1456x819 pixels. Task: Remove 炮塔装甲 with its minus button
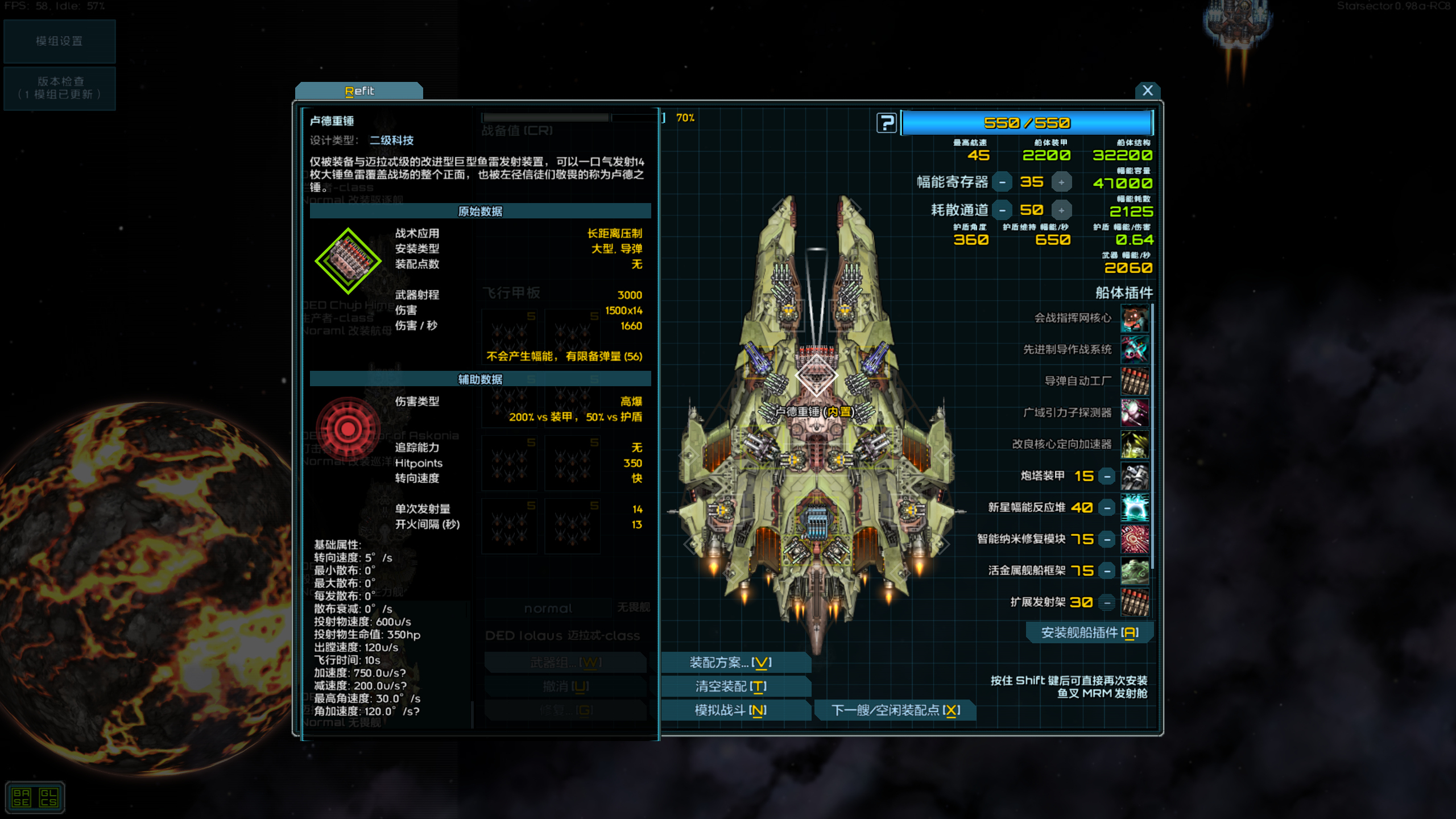[1108, 476]
